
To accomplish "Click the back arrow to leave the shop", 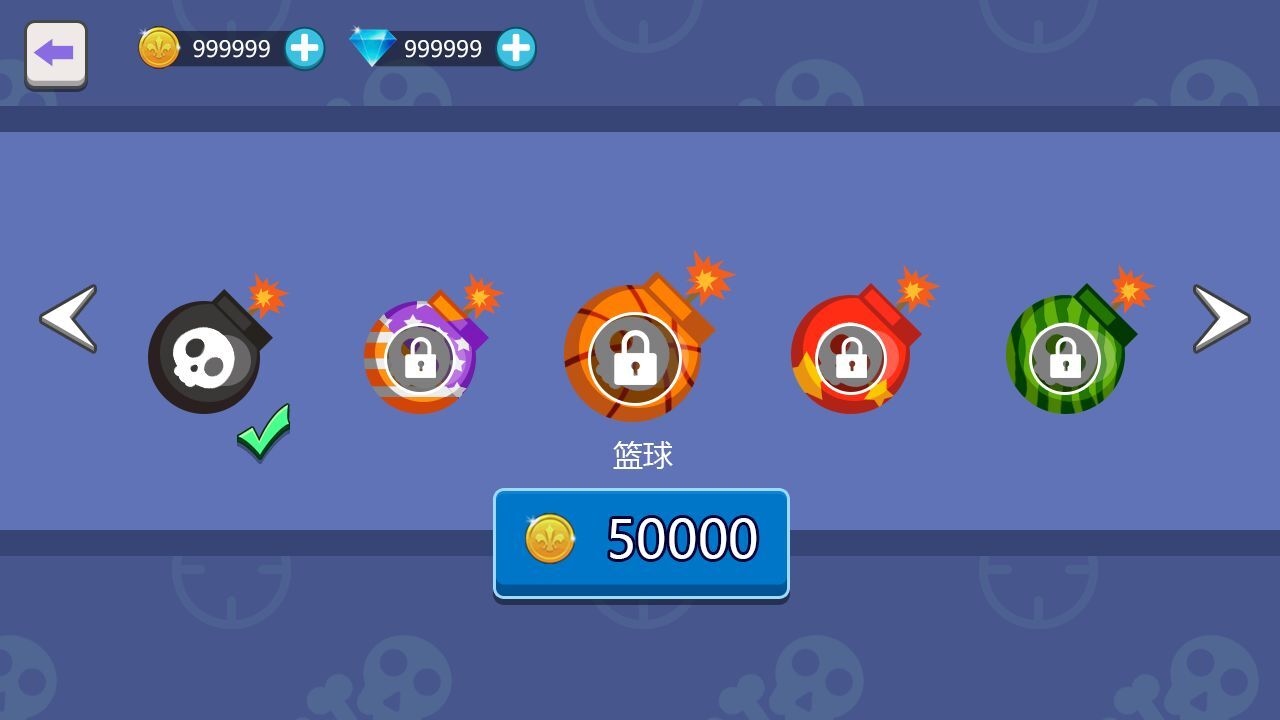I will (x=56, y=52).
